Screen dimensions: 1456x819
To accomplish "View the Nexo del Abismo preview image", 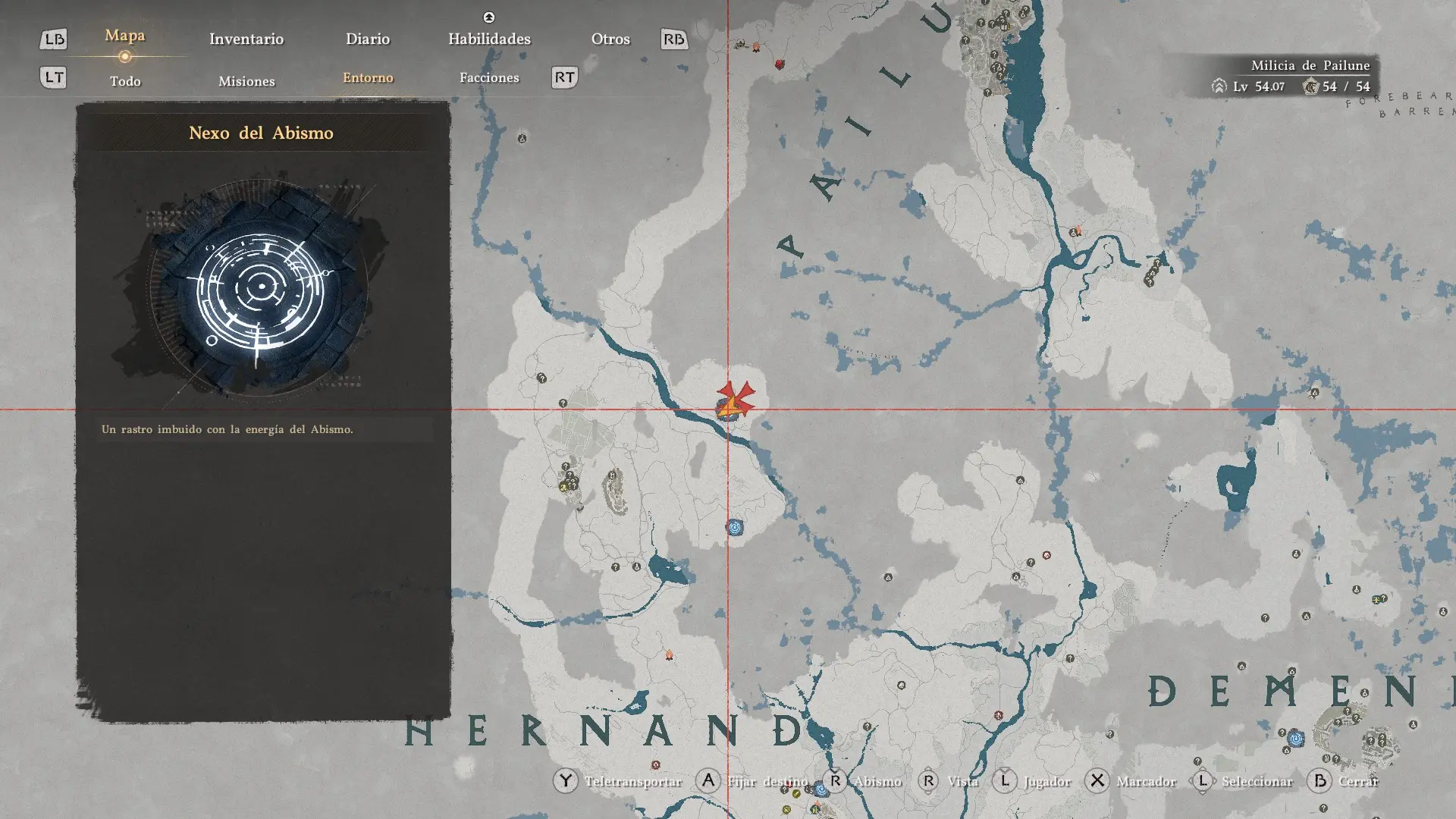I will coord(260,287).
